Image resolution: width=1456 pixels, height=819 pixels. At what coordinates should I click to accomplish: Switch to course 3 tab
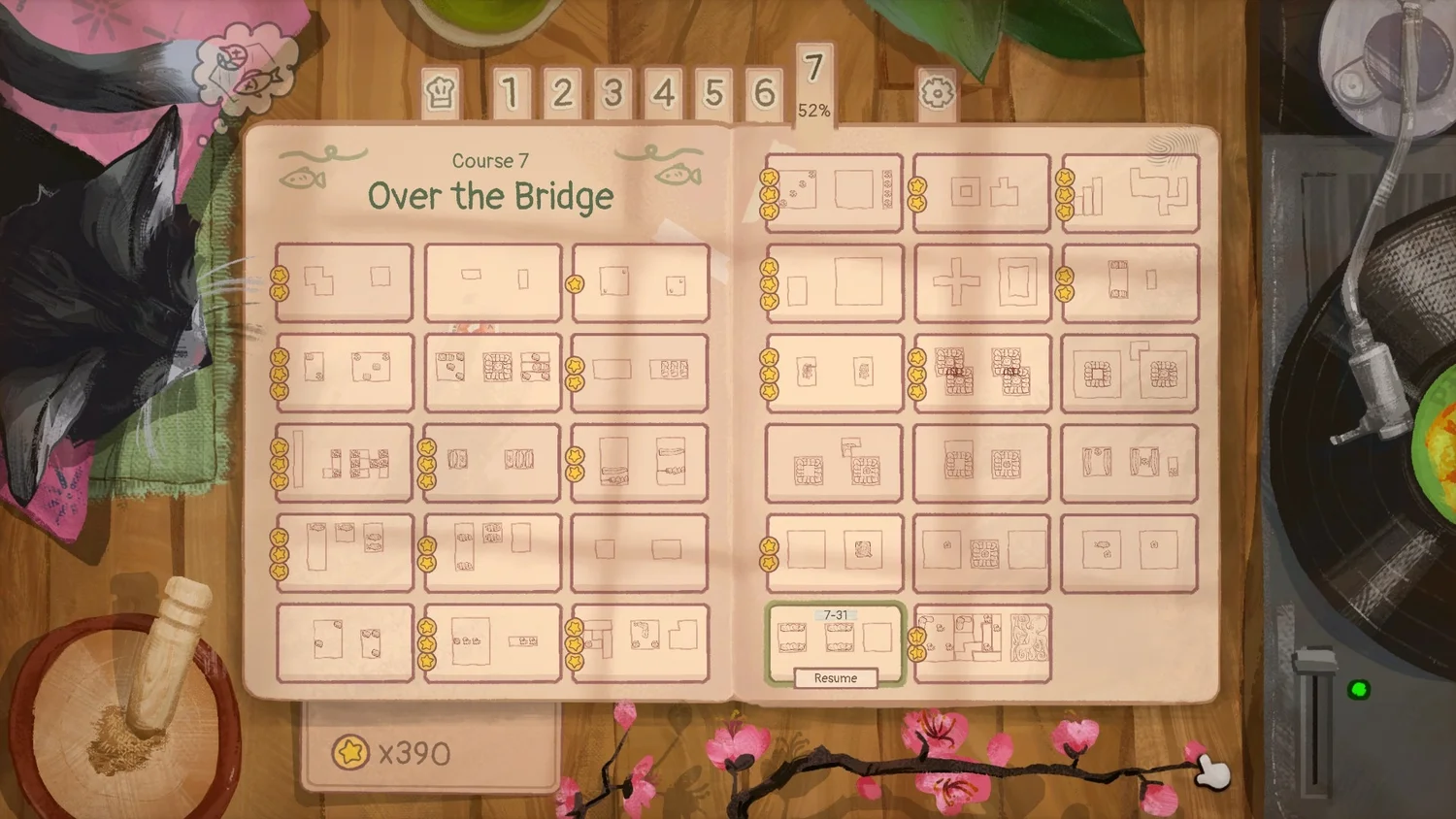tap(612, 93)
